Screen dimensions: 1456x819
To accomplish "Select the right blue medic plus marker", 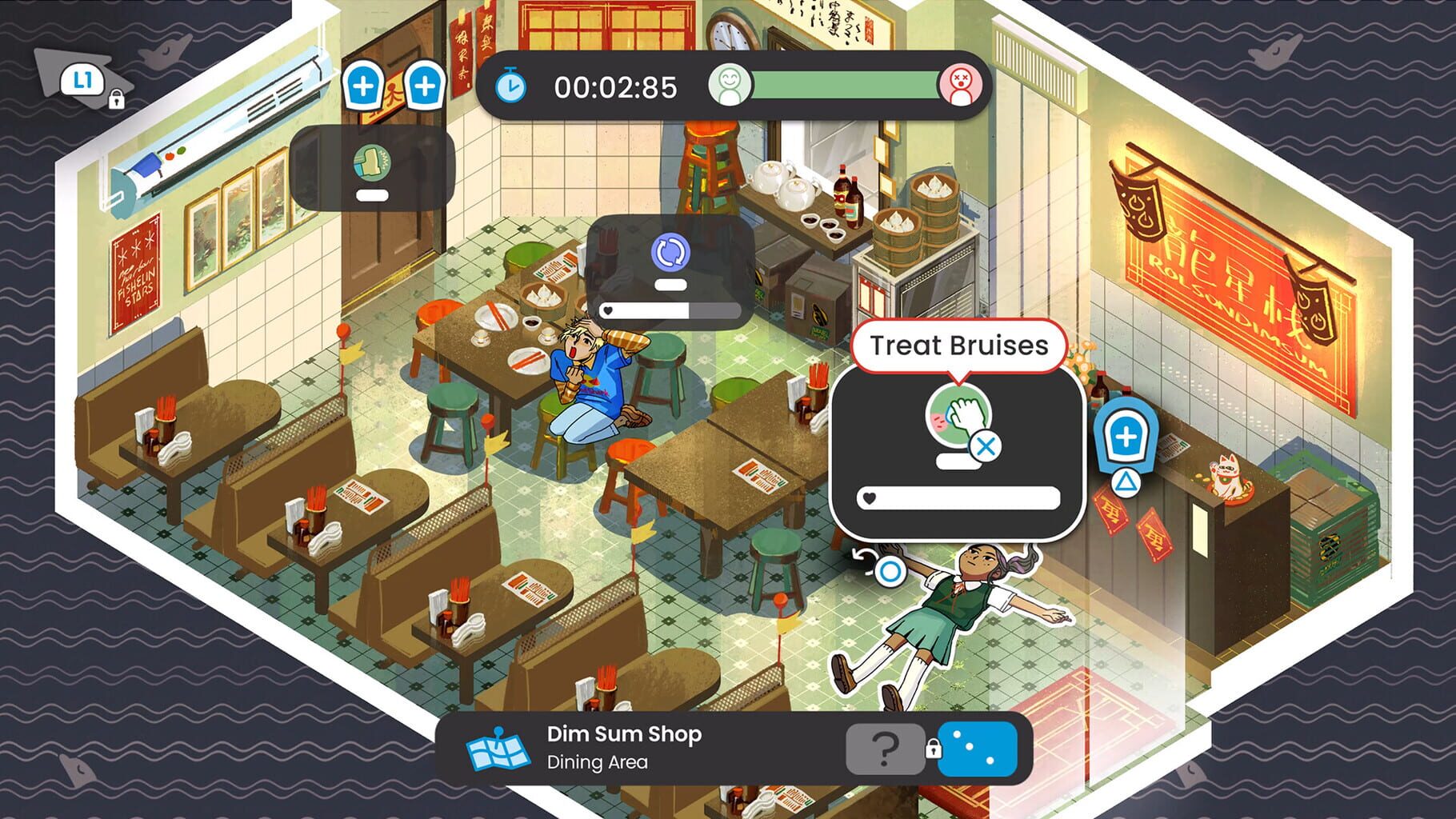I will 426,84.
